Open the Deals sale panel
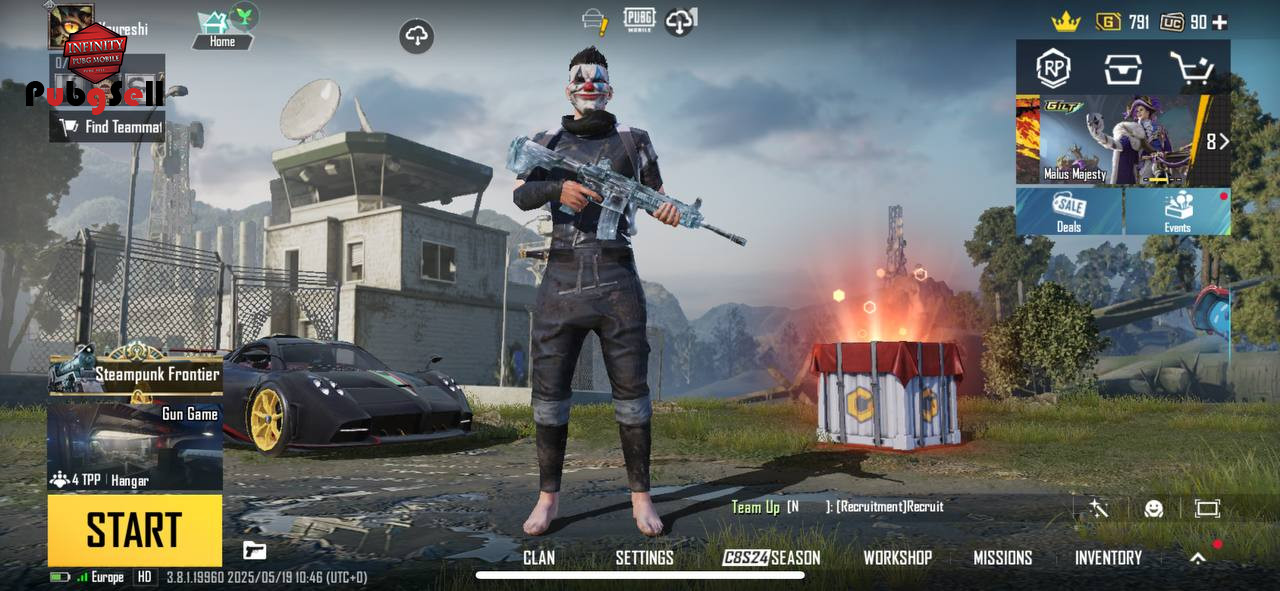Image resolution: width=1280 pixels, height=591 pixels. click(x=1069, y=211)
